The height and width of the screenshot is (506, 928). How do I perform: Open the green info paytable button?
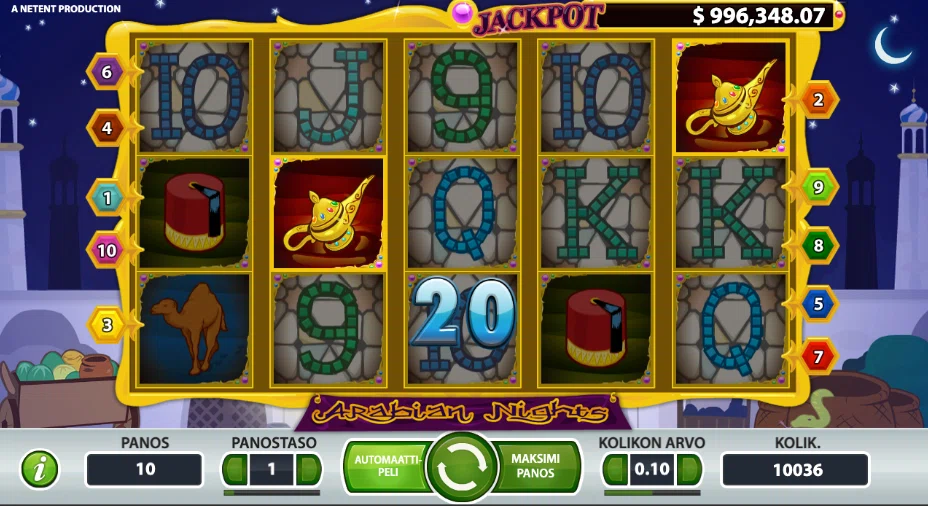click(x=40, y=469)
